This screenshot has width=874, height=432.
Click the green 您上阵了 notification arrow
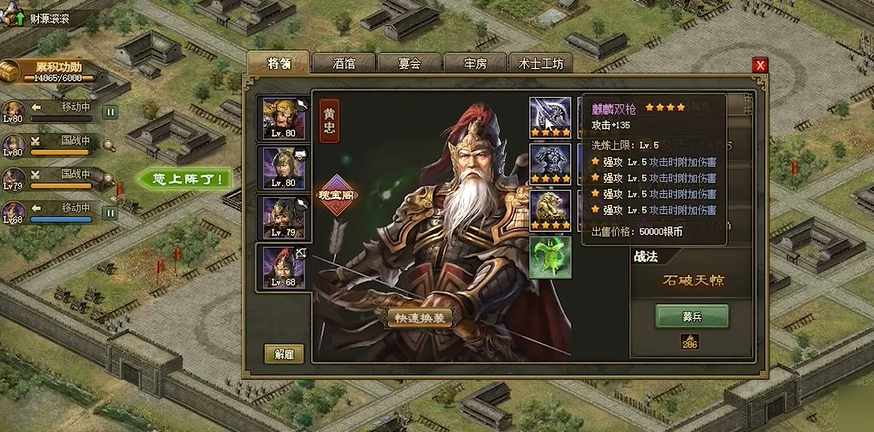(x=185, y=180)
